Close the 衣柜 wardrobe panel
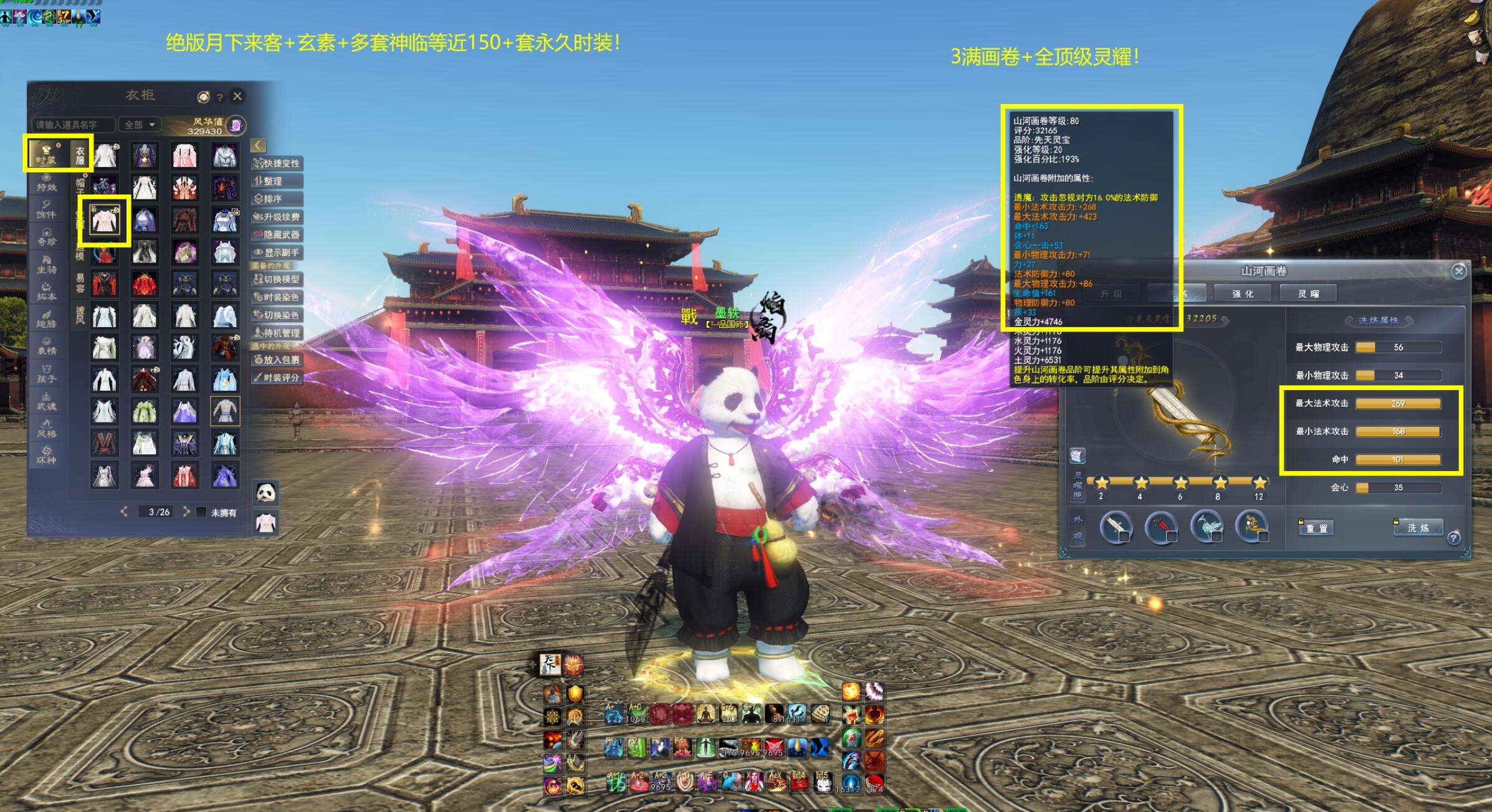 click(237, 97)
